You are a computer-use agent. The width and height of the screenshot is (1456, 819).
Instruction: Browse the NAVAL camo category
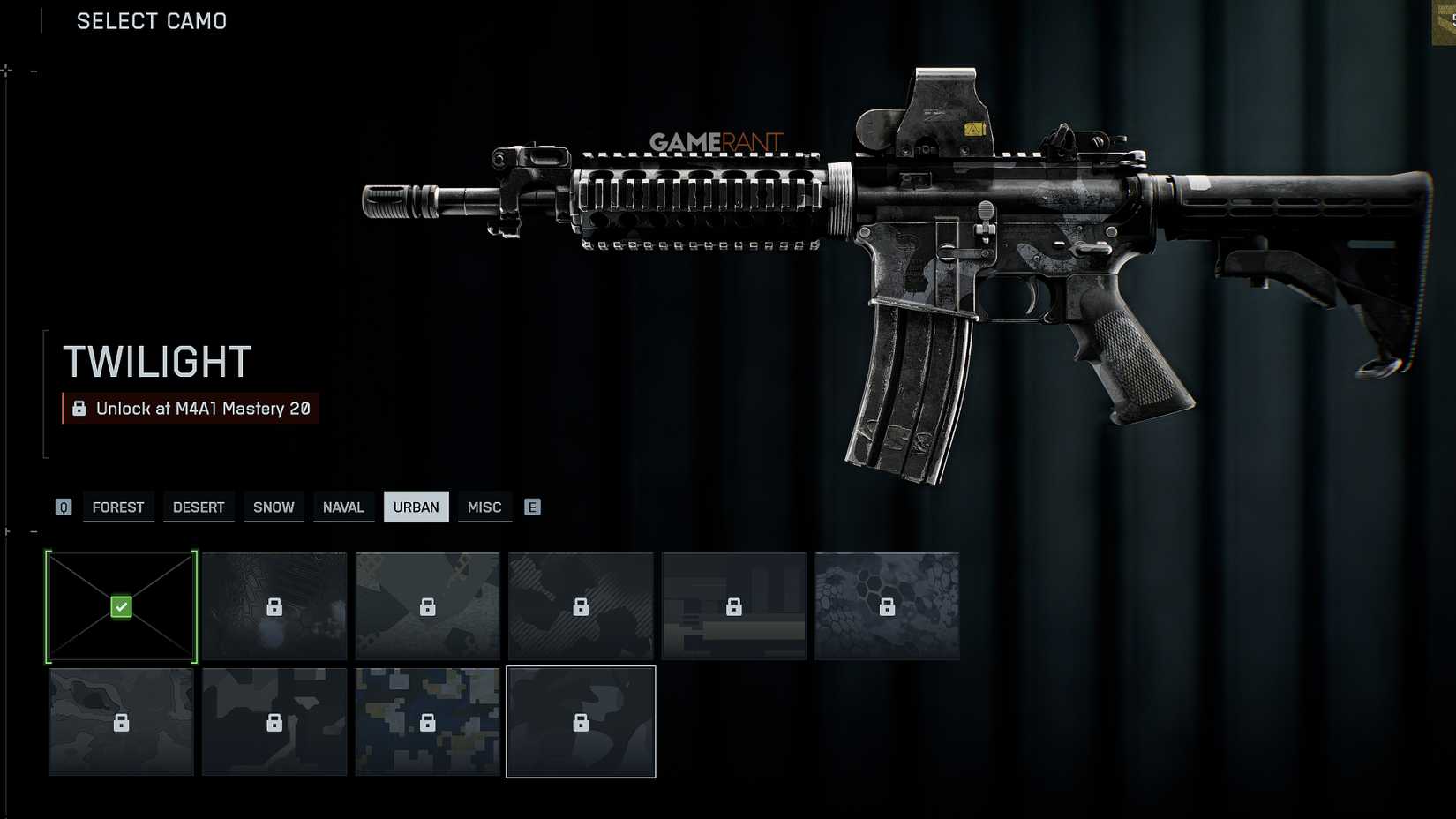[x=343, y=507]
